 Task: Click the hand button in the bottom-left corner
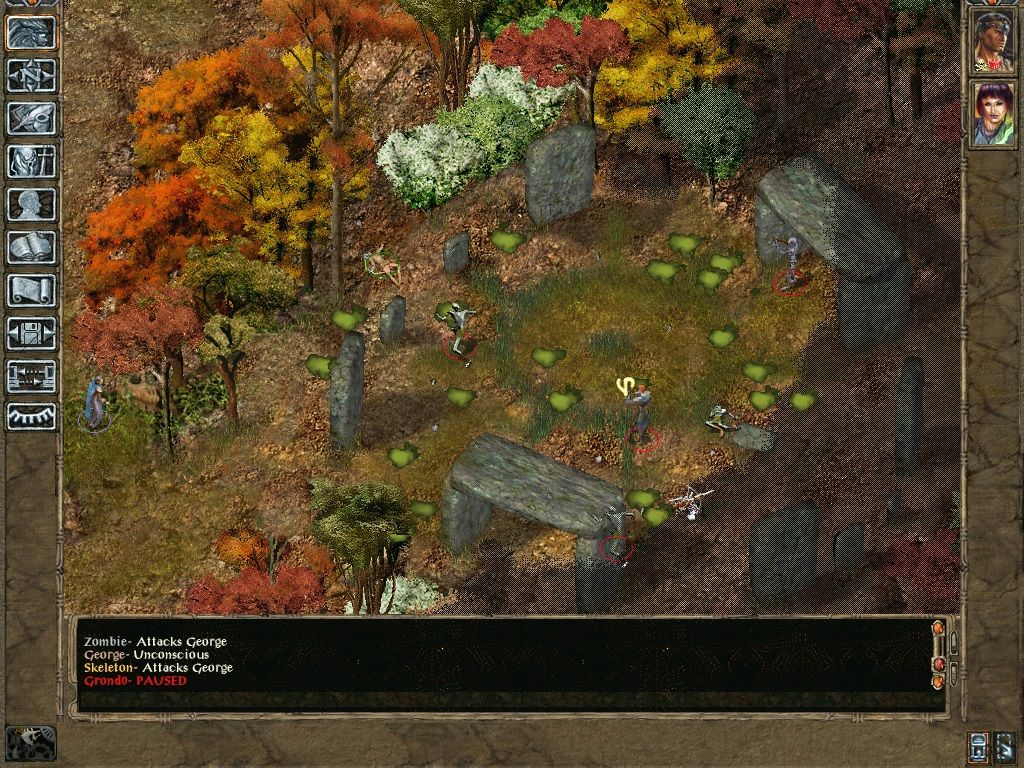pyautogui.click(x=31, y=742)
